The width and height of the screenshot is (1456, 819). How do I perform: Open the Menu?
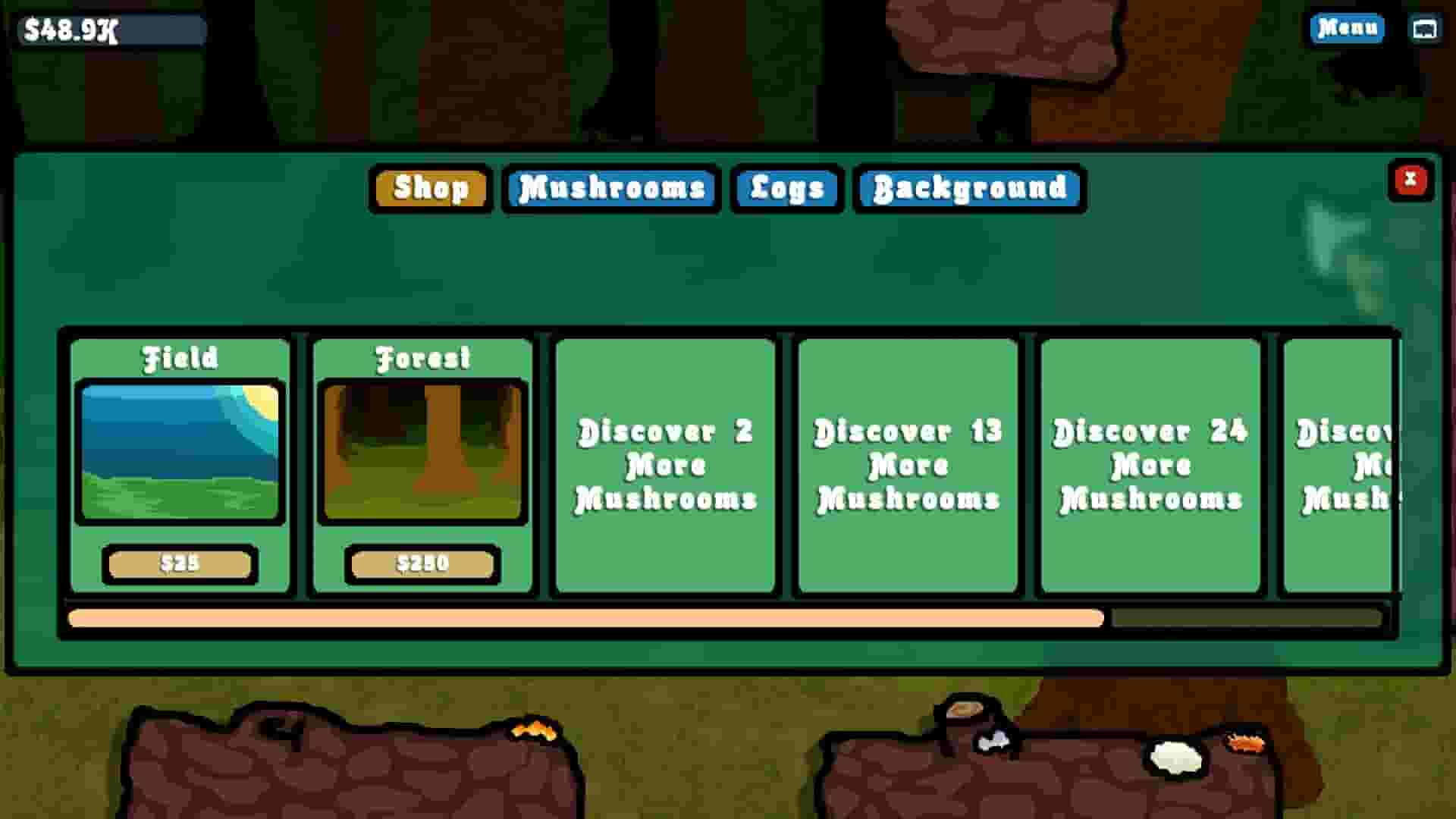(1346, 29)
